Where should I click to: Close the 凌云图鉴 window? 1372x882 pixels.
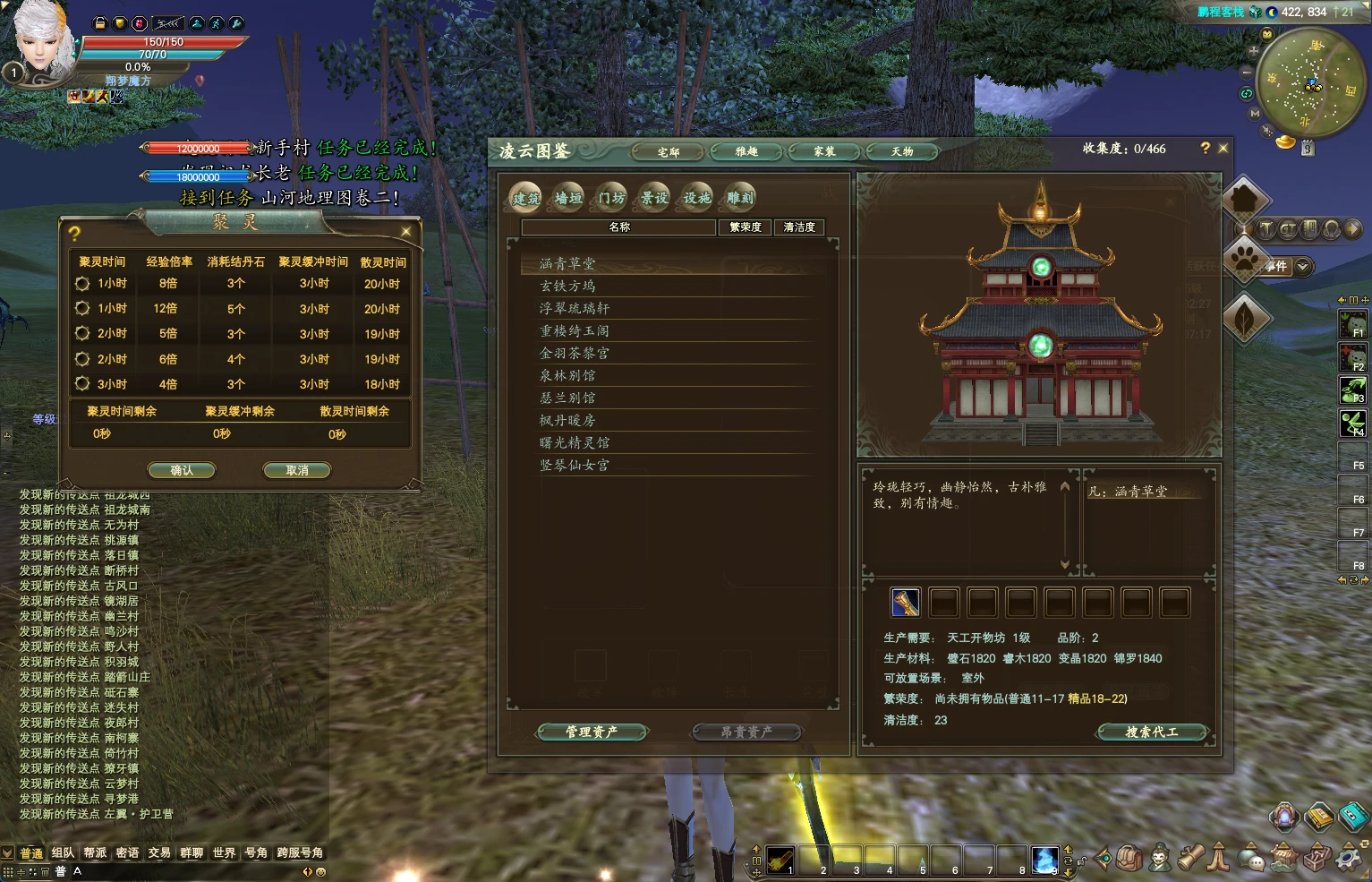coord(1223,148)
